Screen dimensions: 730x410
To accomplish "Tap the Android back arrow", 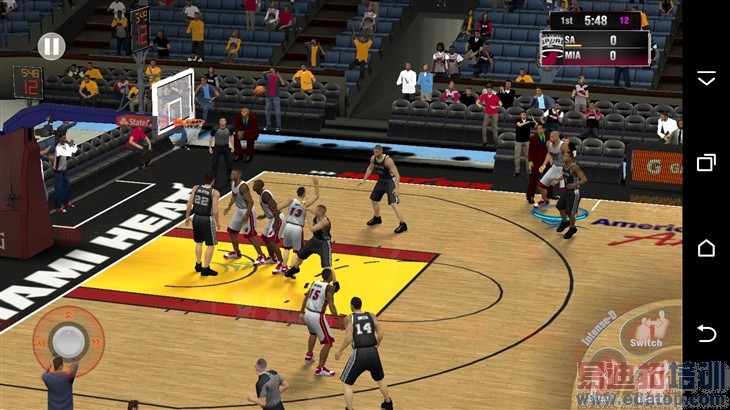I will pos(706,333).
